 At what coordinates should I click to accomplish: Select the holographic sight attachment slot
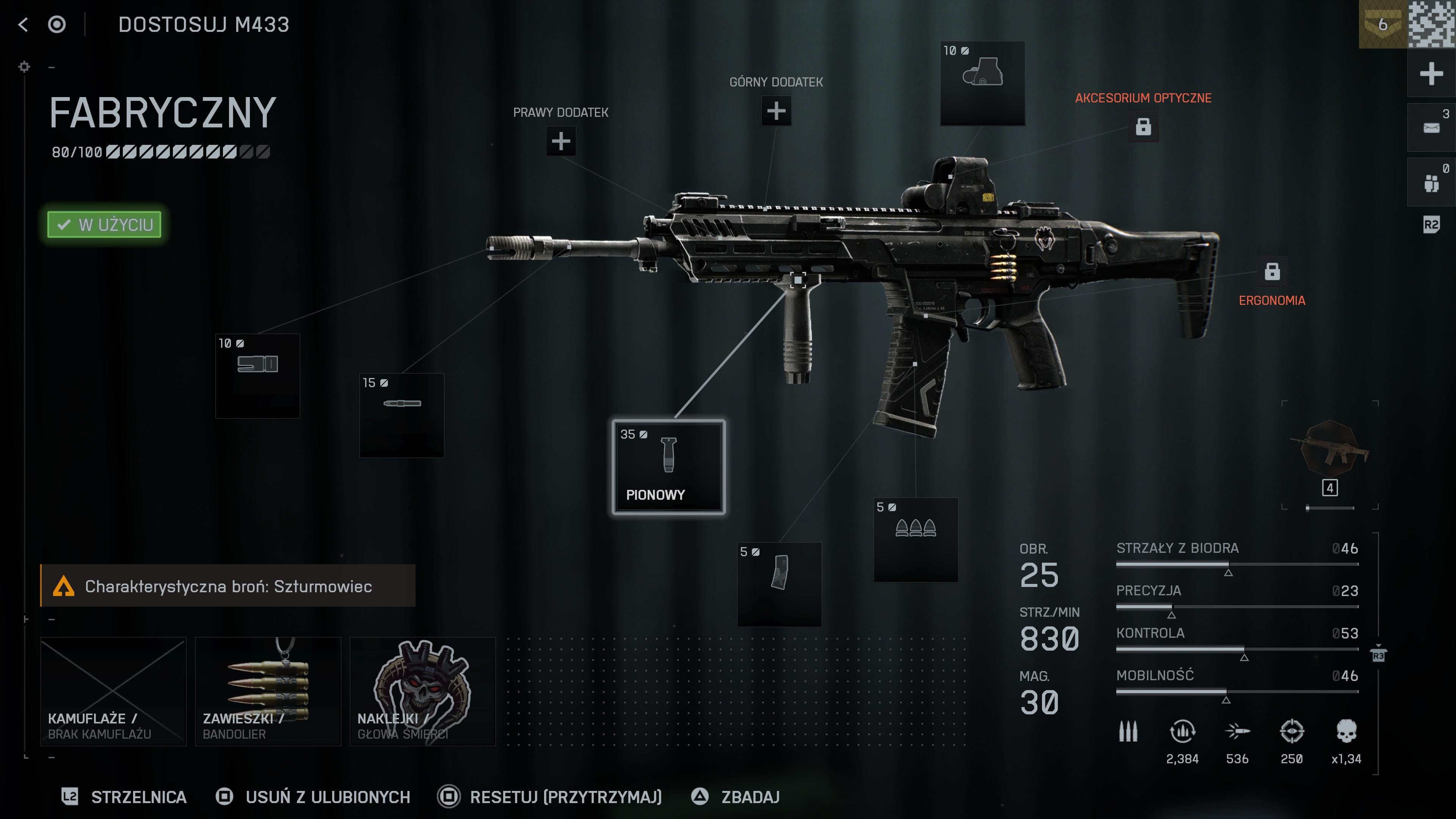coord(982,83)
